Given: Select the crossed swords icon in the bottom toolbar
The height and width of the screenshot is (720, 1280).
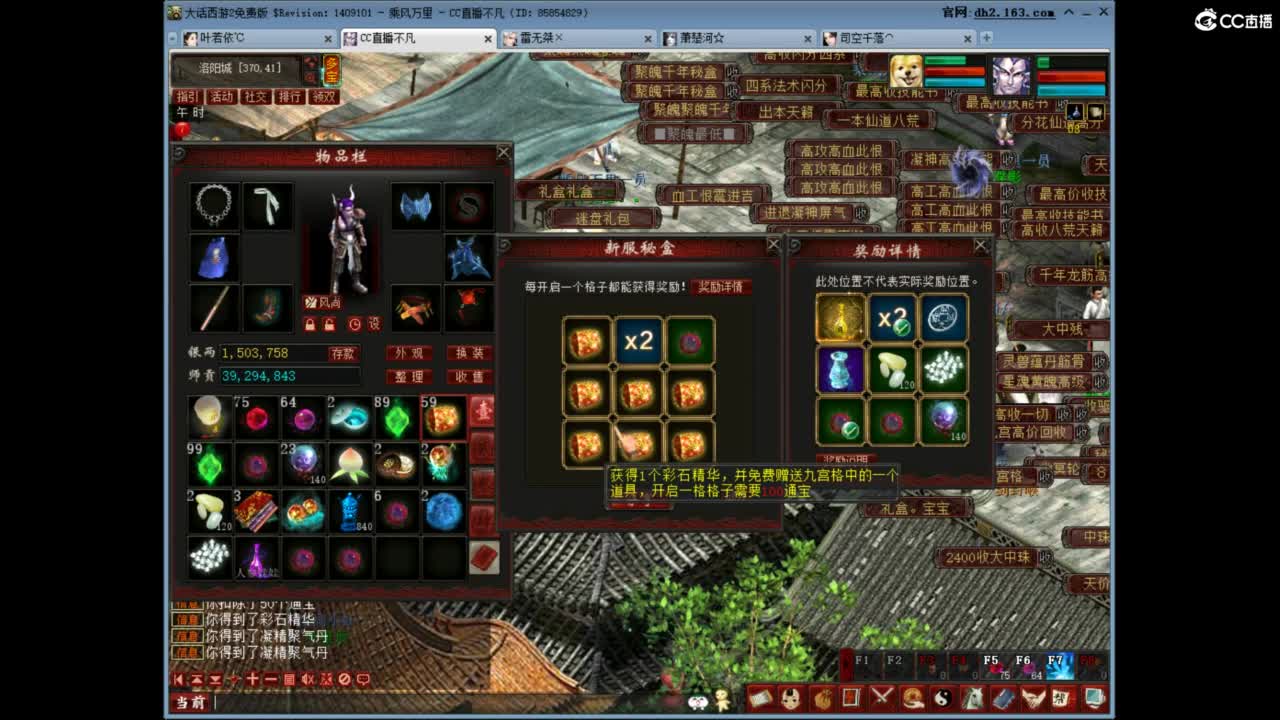Looking at the screenshot, I should tap(883, 698).
